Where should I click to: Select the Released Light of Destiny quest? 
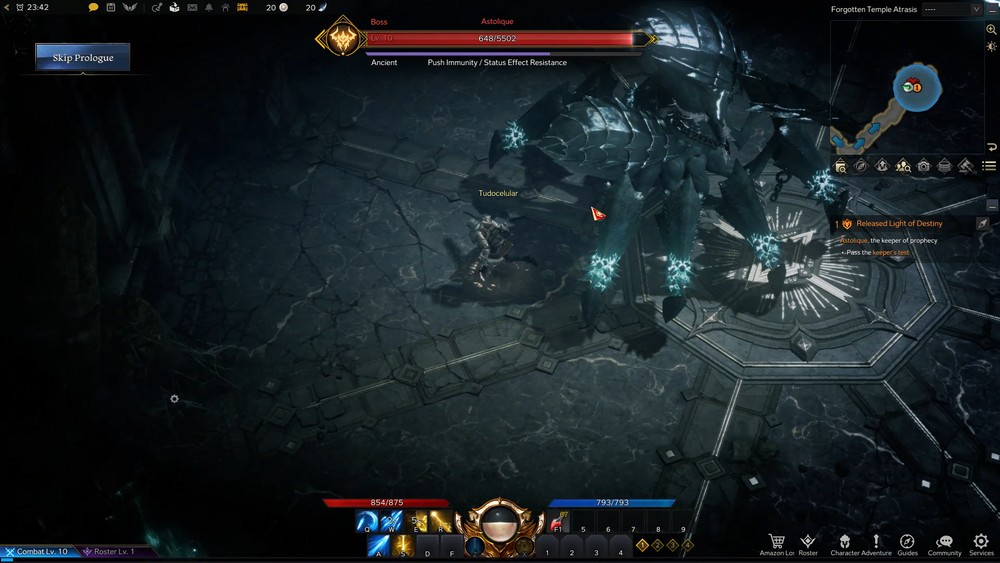(899, 224)
